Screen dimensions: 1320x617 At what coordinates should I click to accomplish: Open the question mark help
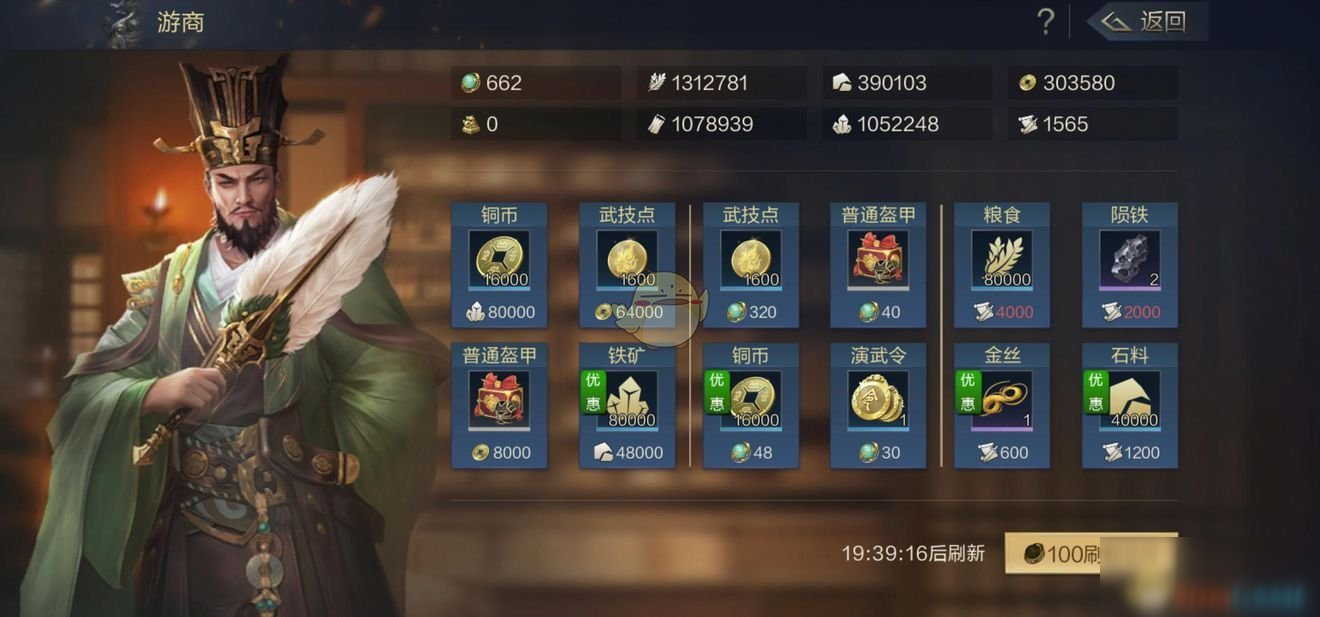tap(1045, 21)
